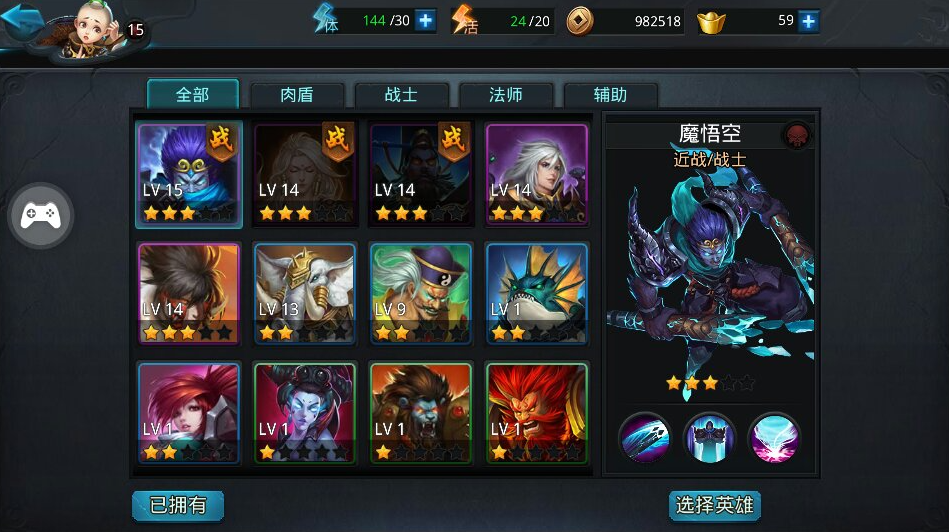Show the 辅助 hero category
The width and height of the screenshot is (949, 532).
click(x=610, y=95)
